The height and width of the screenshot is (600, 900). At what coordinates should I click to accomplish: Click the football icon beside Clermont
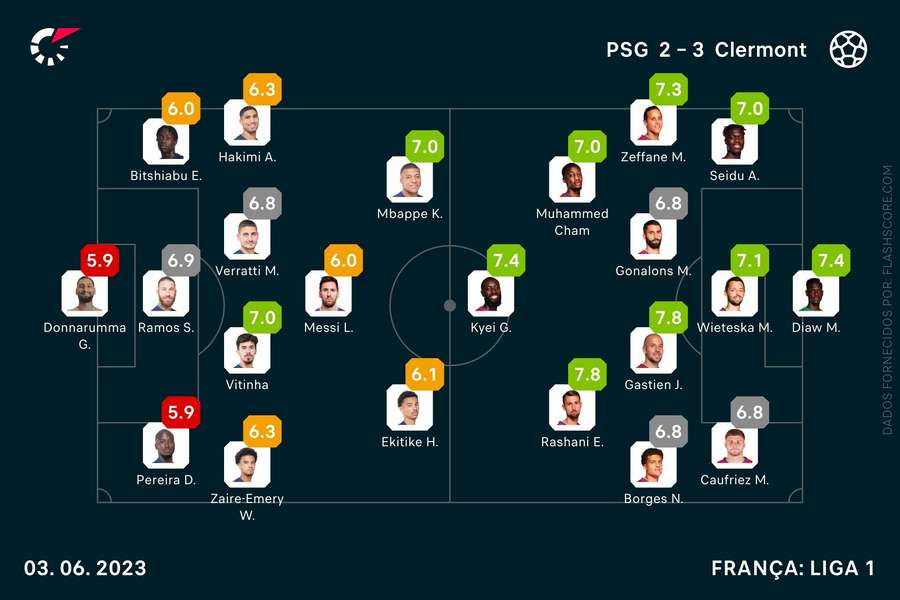[x=848, y=49]
